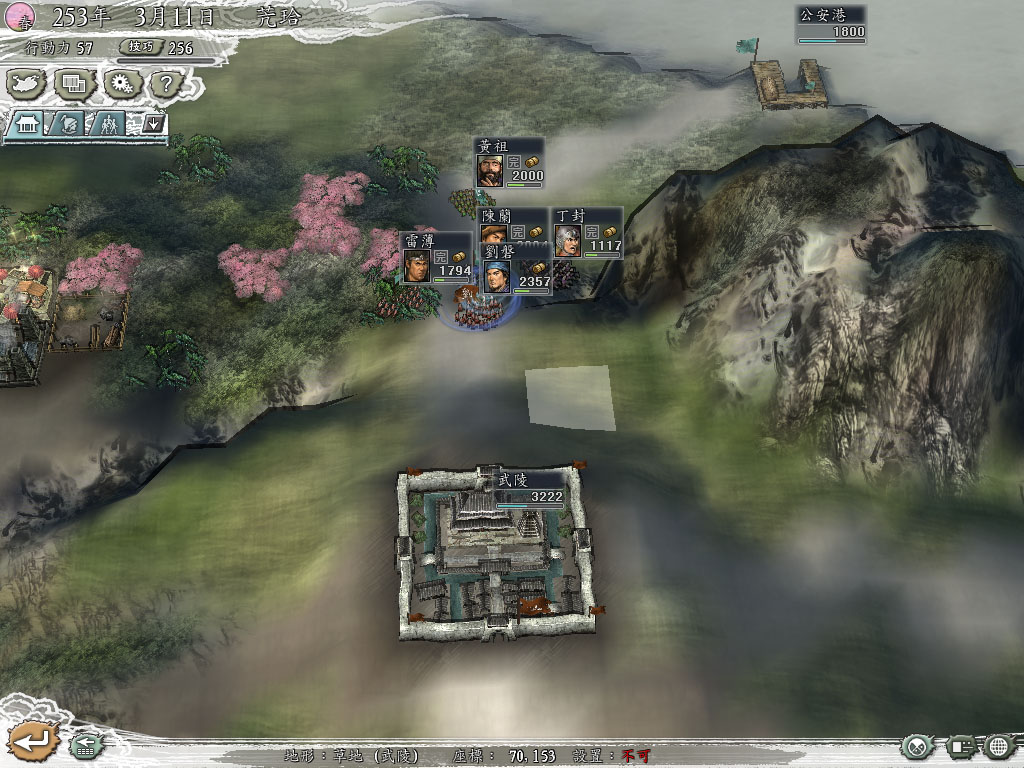This screenshot has height=768, width=1024.
Task: Click the green arrow grid button
Action: 85,745
